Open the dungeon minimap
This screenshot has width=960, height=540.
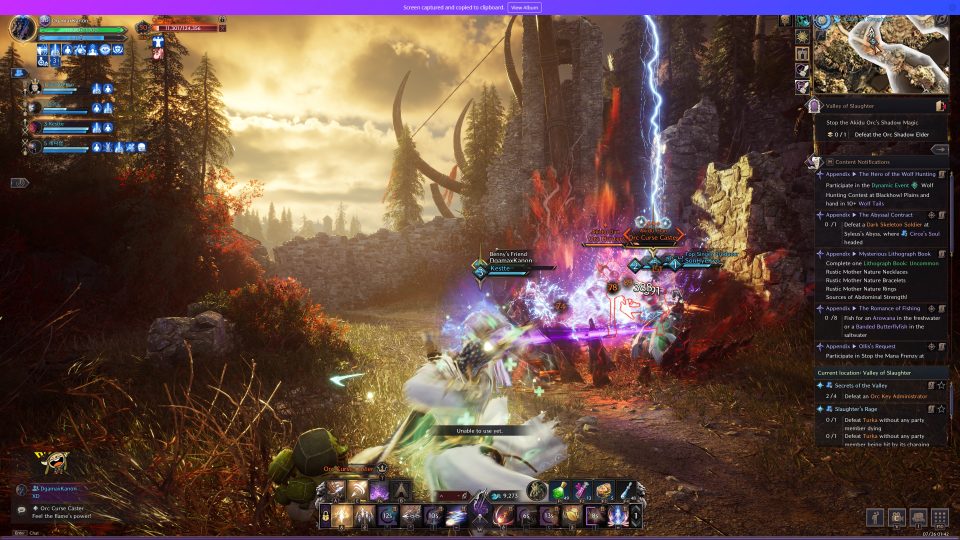[x=882, y=52]
